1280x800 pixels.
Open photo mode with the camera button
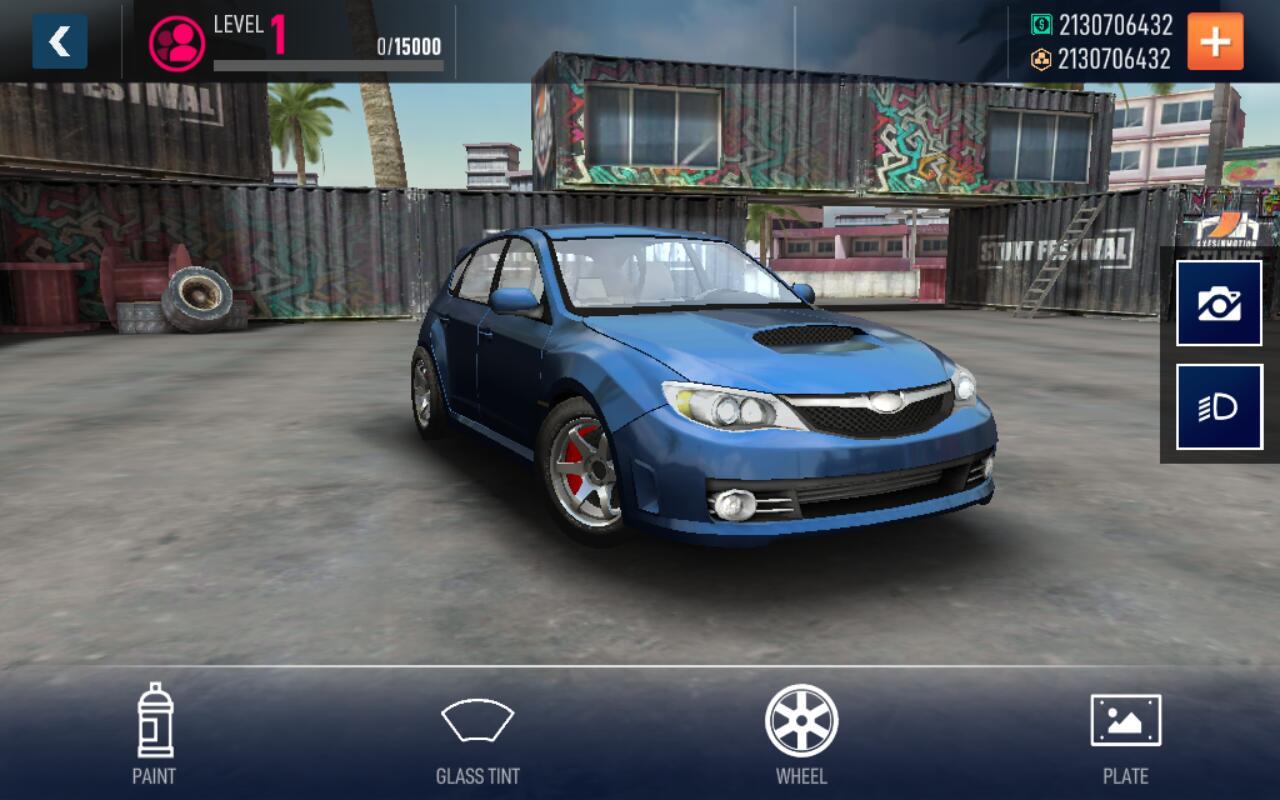click(x=1219, y=303)
